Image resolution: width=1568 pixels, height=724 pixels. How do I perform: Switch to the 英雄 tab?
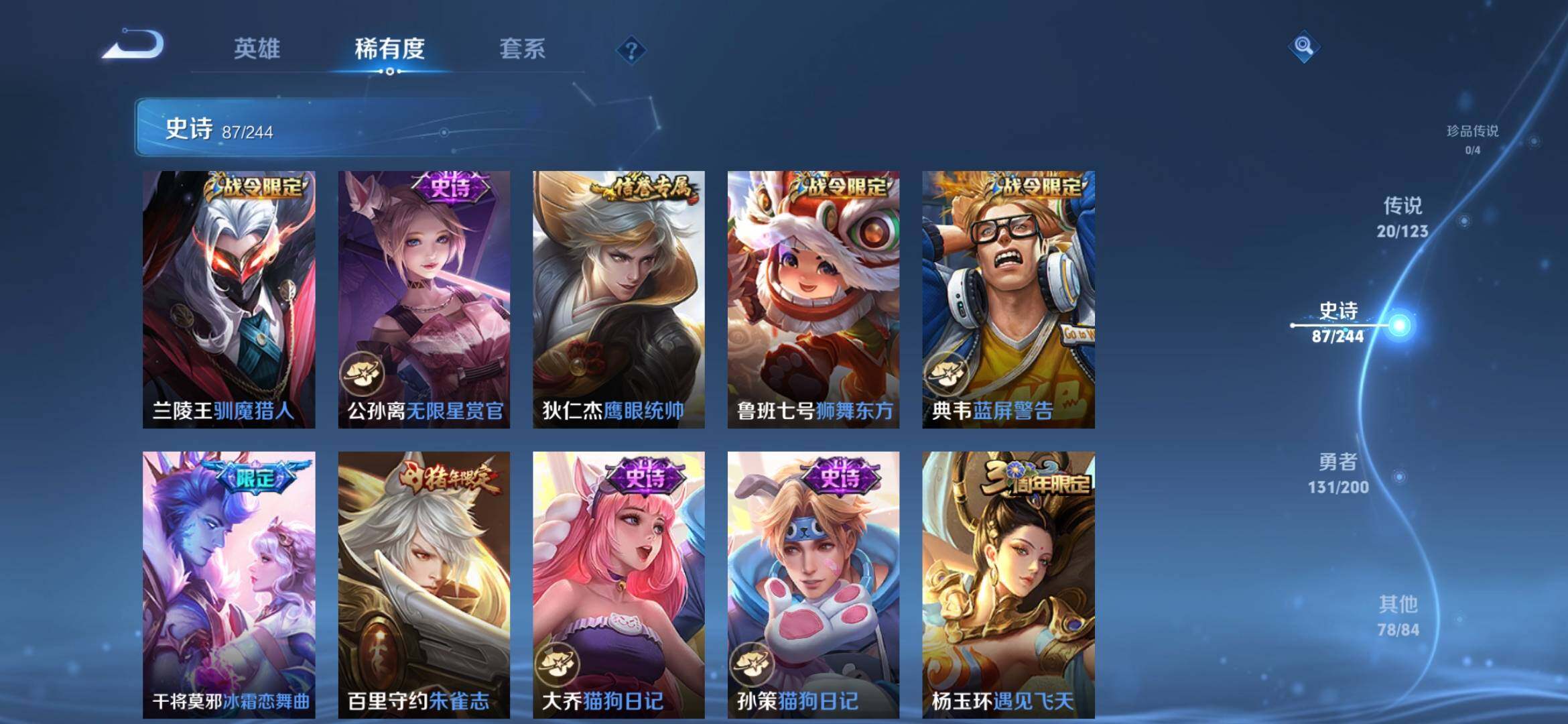(257, 49)
